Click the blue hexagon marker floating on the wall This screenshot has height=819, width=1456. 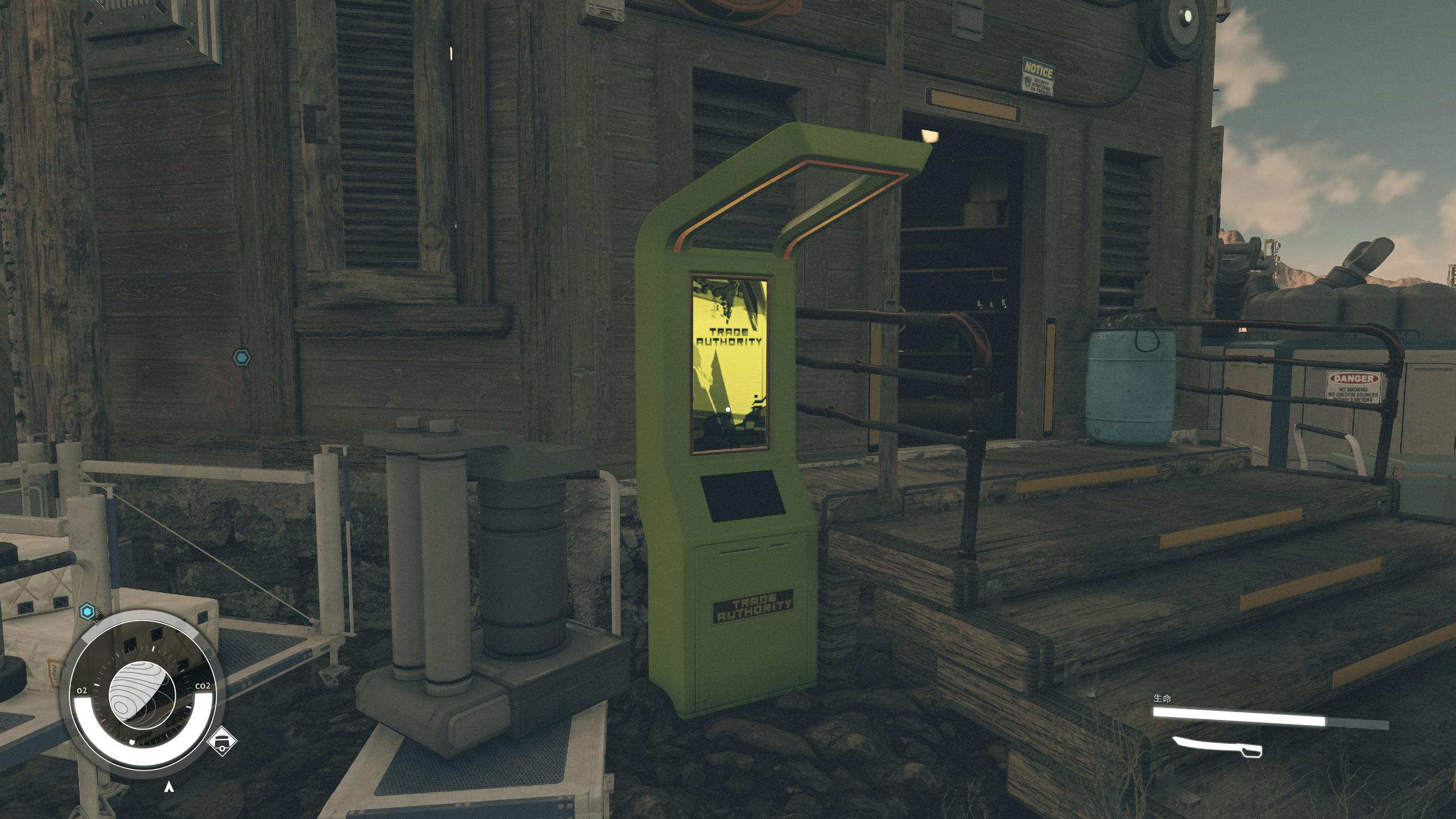[242, 358]
